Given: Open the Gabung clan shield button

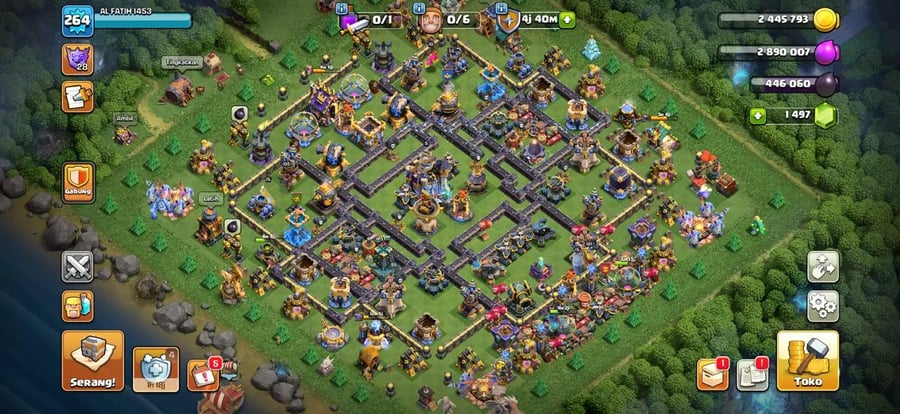Looking at the screenshot, I should [79, 183].
